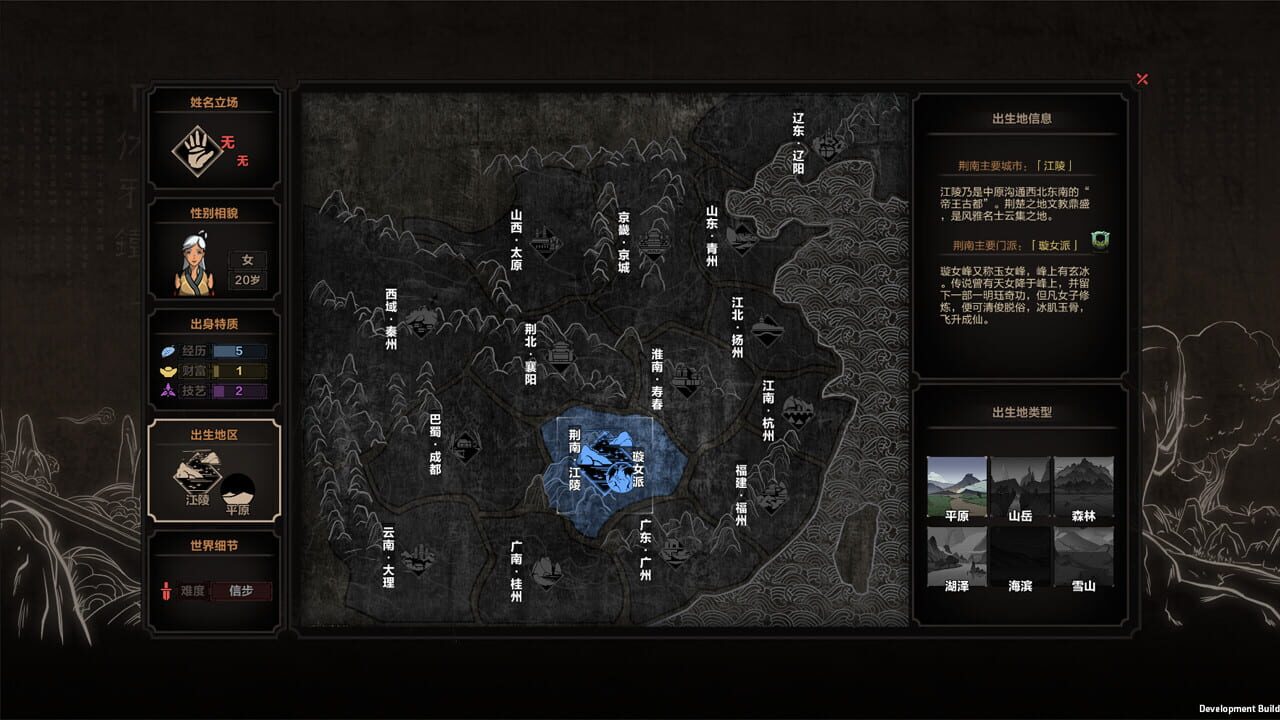Screen dimensions: 1280x720
Task: Click the 经历 hat icon in 出身特质
Action: coord(166,351)
